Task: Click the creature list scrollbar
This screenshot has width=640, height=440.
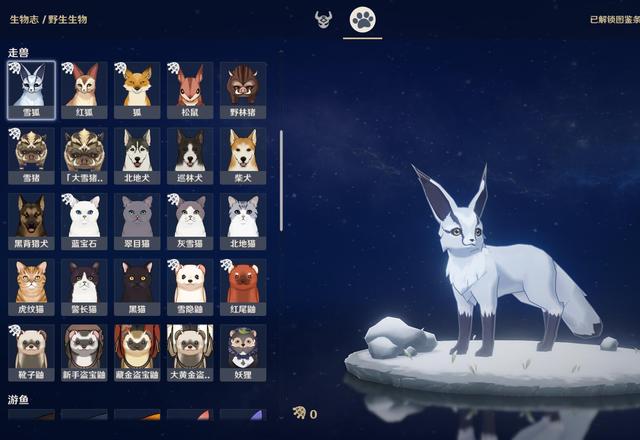Action: tap(281, 180)
